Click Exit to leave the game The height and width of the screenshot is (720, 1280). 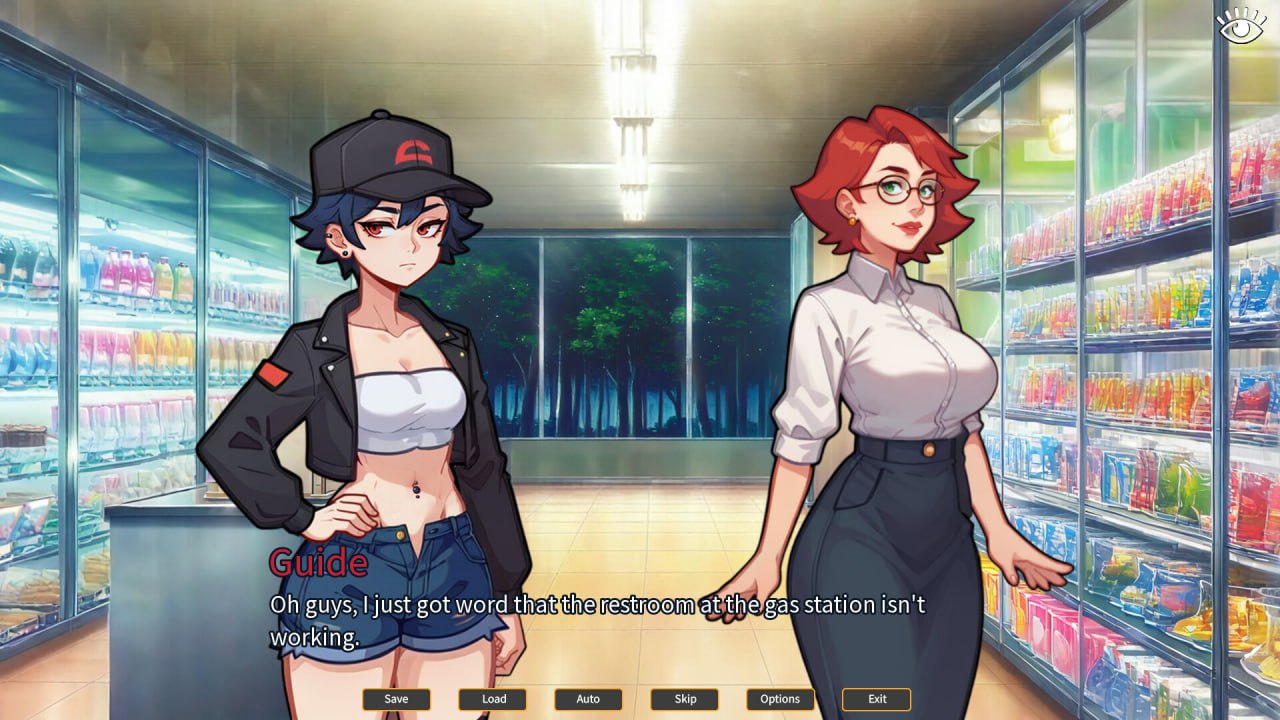(x=876, y=699)
